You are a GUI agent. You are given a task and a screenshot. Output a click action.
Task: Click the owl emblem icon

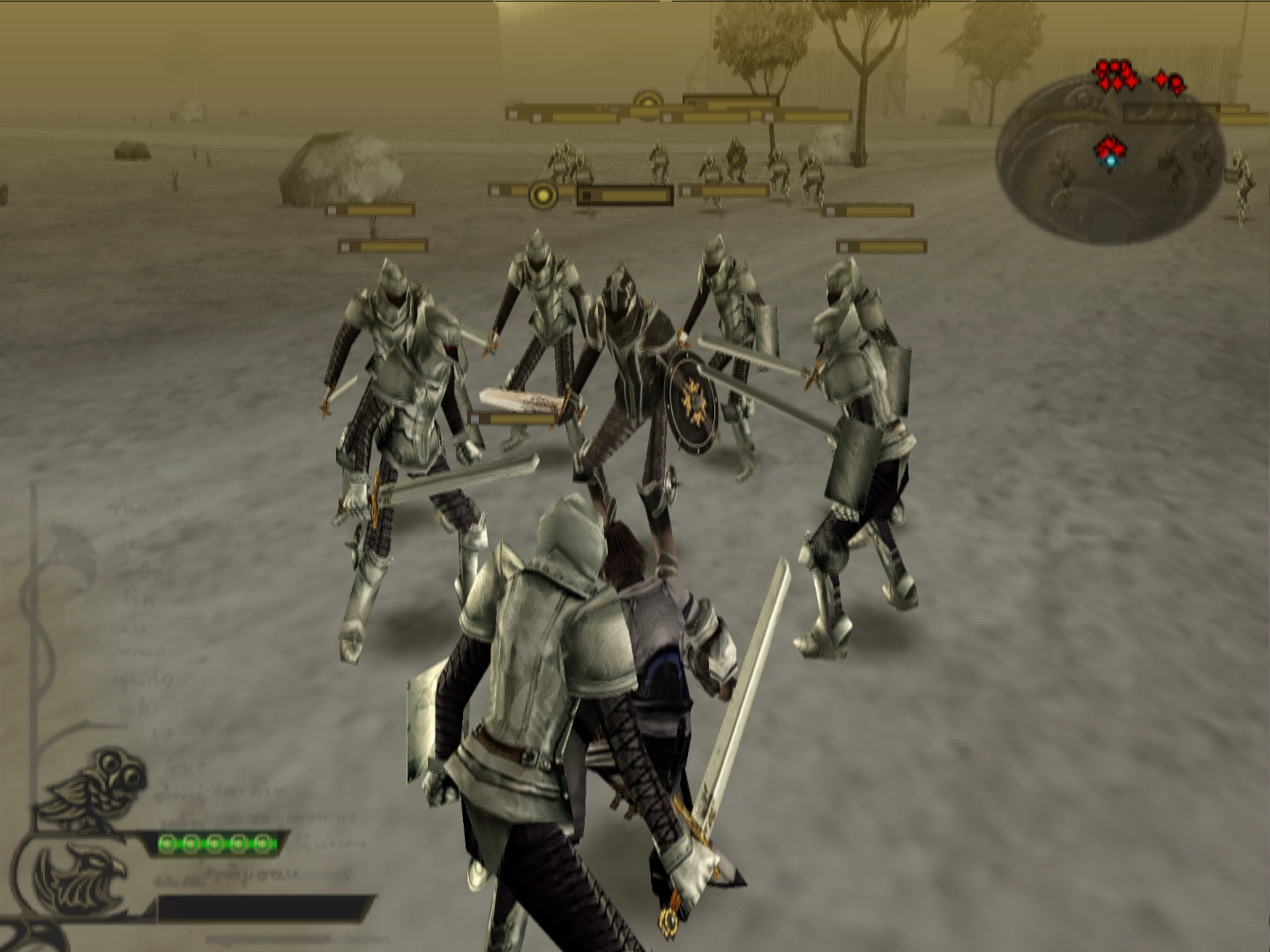(x=99, y=787)
